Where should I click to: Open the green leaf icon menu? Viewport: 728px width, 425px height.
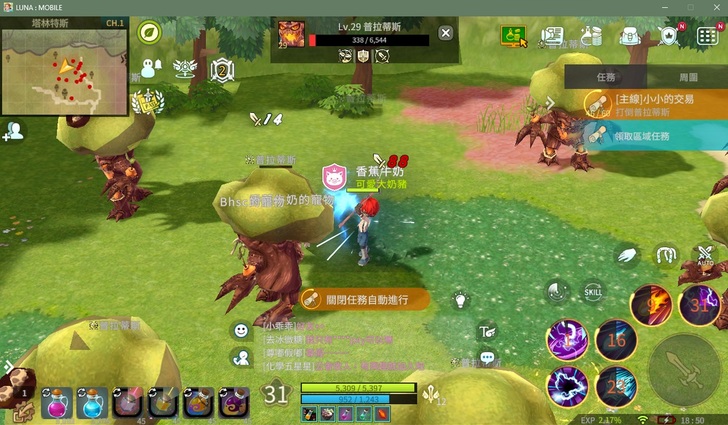(150, 33)
